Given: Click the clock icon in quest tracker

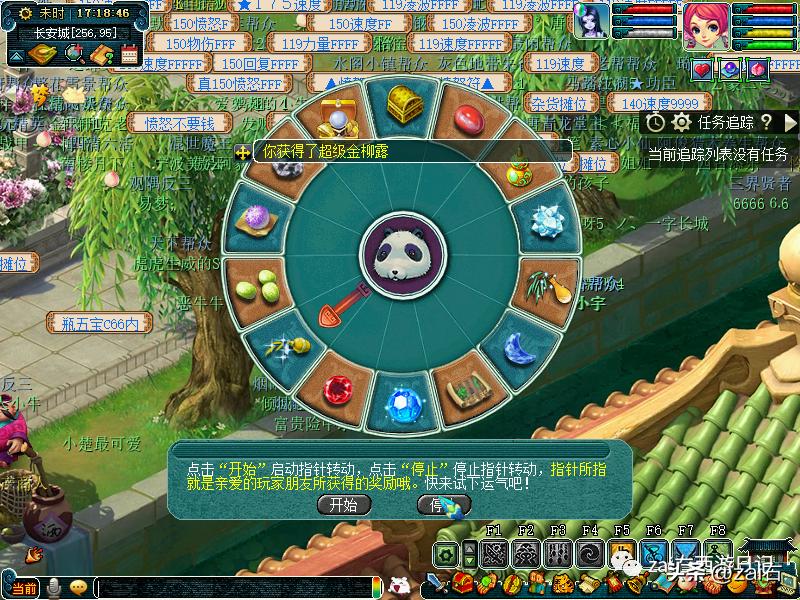Looking at the screenshot, I should click(x=656, y=122).
